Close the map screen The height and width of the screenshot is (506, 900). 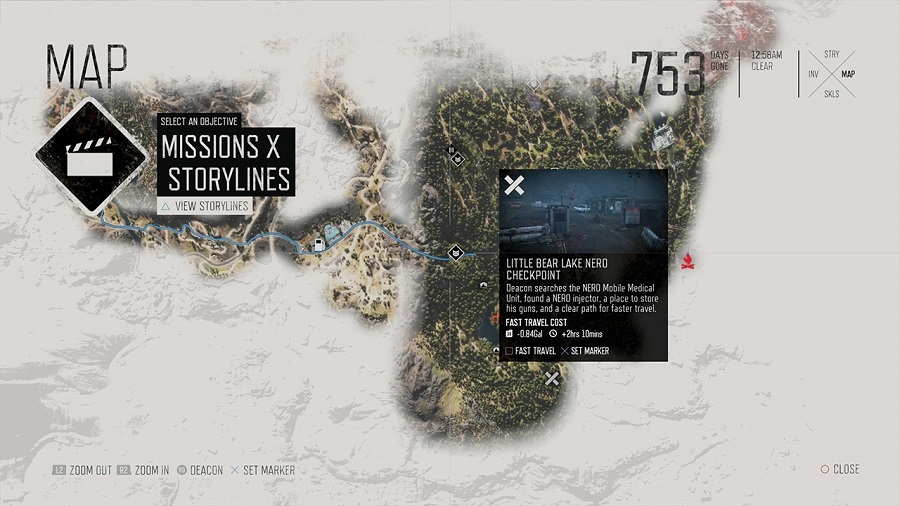[x=839, y=469]
